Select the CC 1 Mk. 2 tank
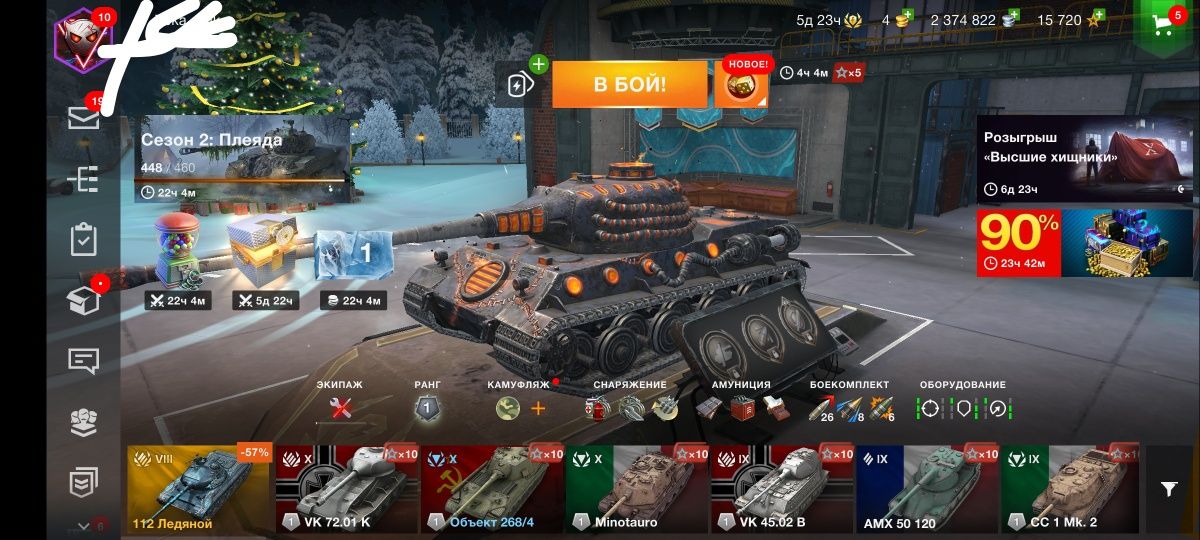This screenshot has width=1200, height=540. (x=1071, y=490)
